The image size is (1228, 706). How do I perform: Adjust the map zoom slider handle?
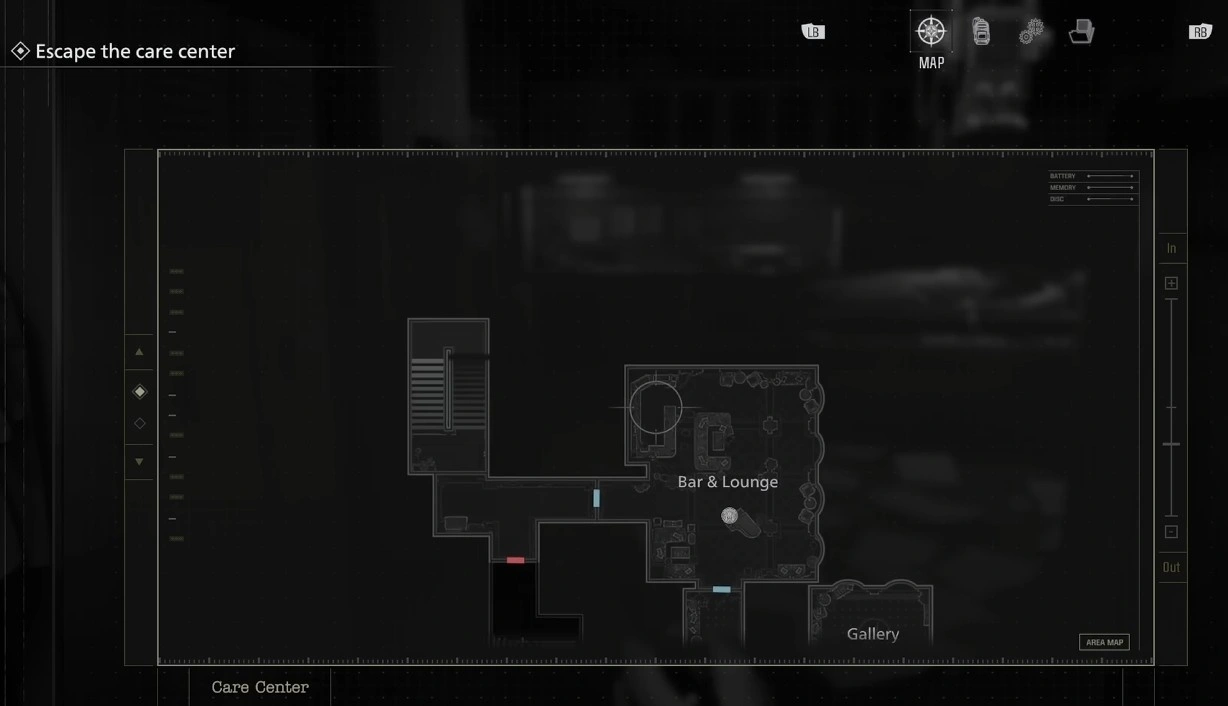(1171, 444)
